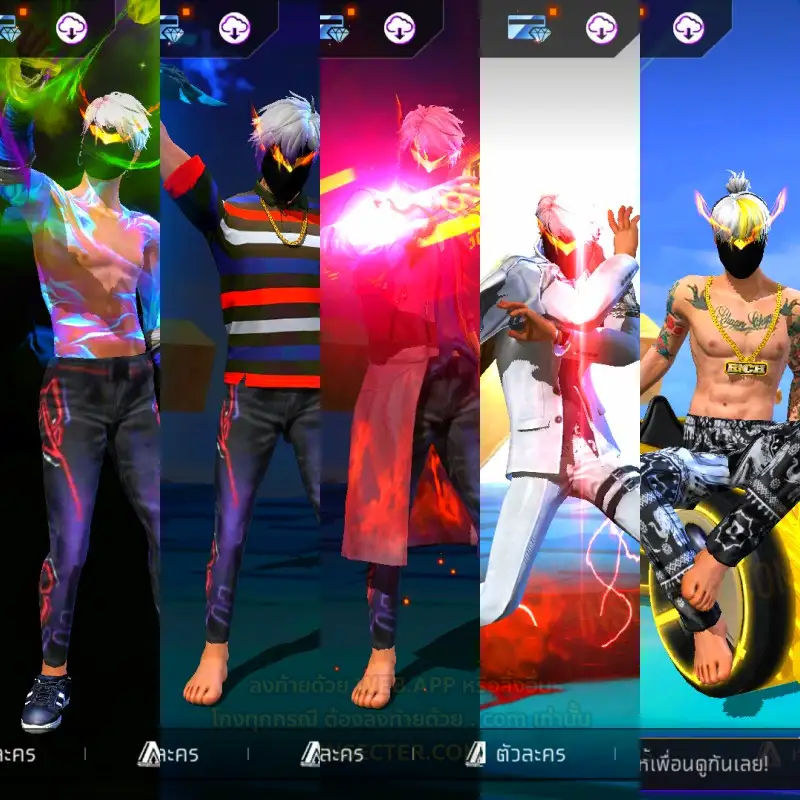Click cloud download icon above the white-suit character
This screenshot has height=800, width=800.
pos(601,28)
